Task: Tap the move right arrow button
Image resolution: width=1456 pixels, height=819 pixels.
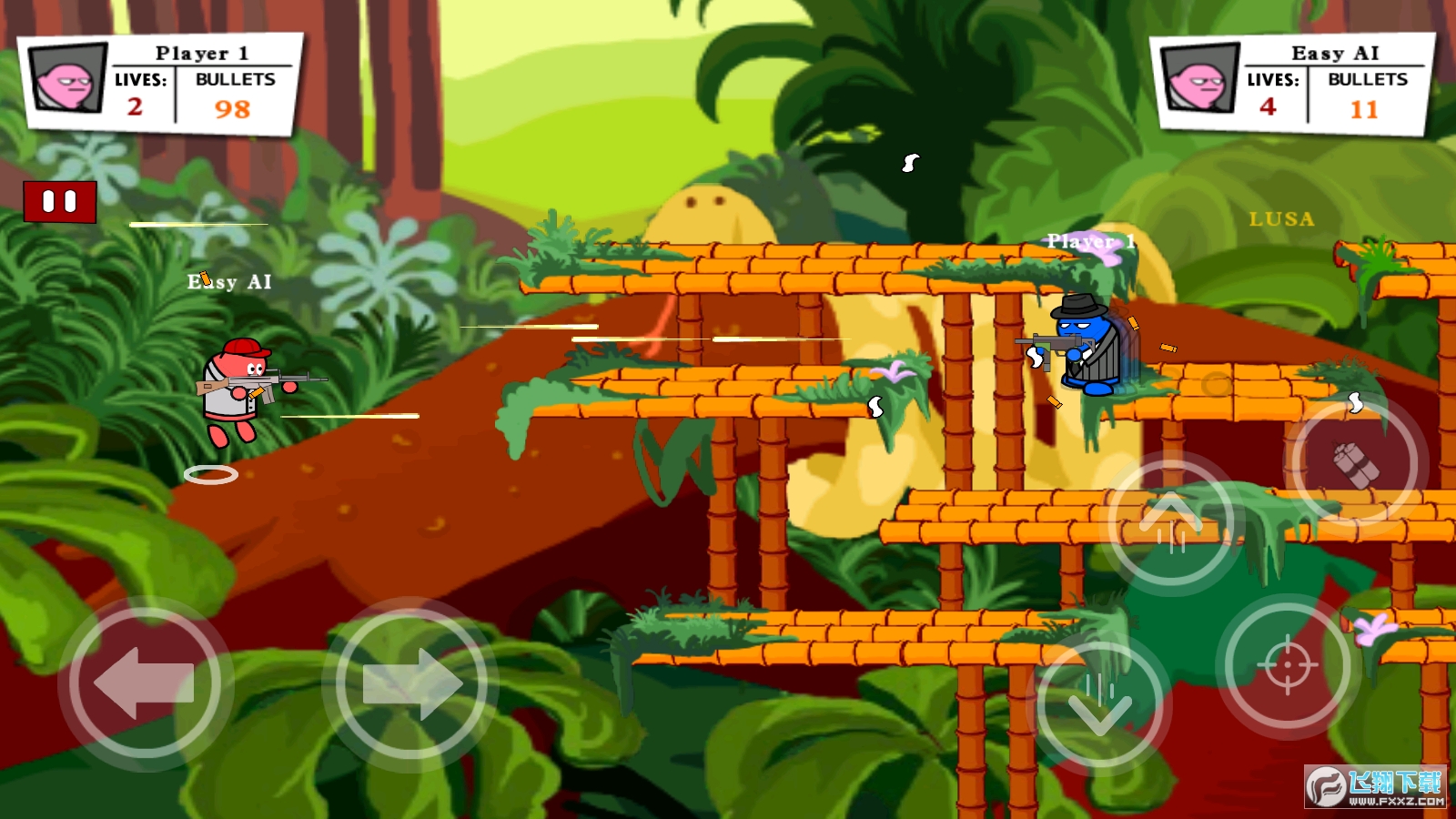Action: pos(410,685)
